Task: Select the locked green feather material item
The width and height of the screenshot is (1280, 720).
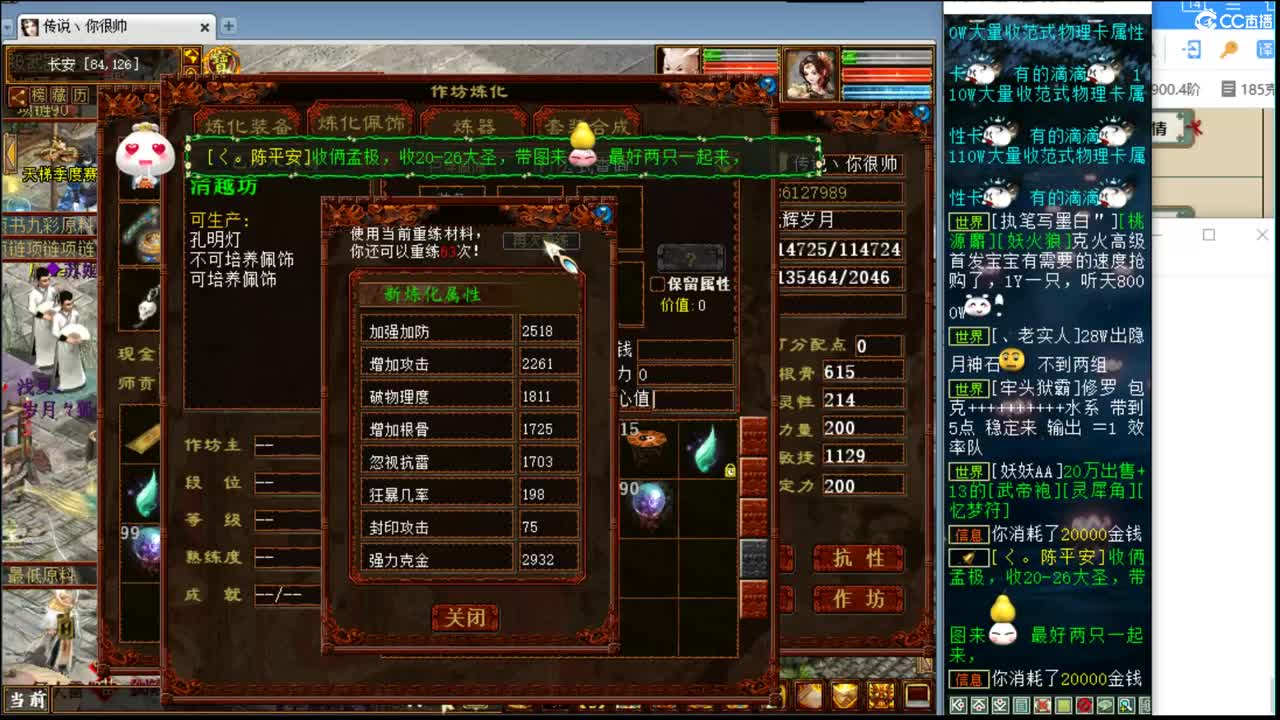Action: (x=706, y=448)
